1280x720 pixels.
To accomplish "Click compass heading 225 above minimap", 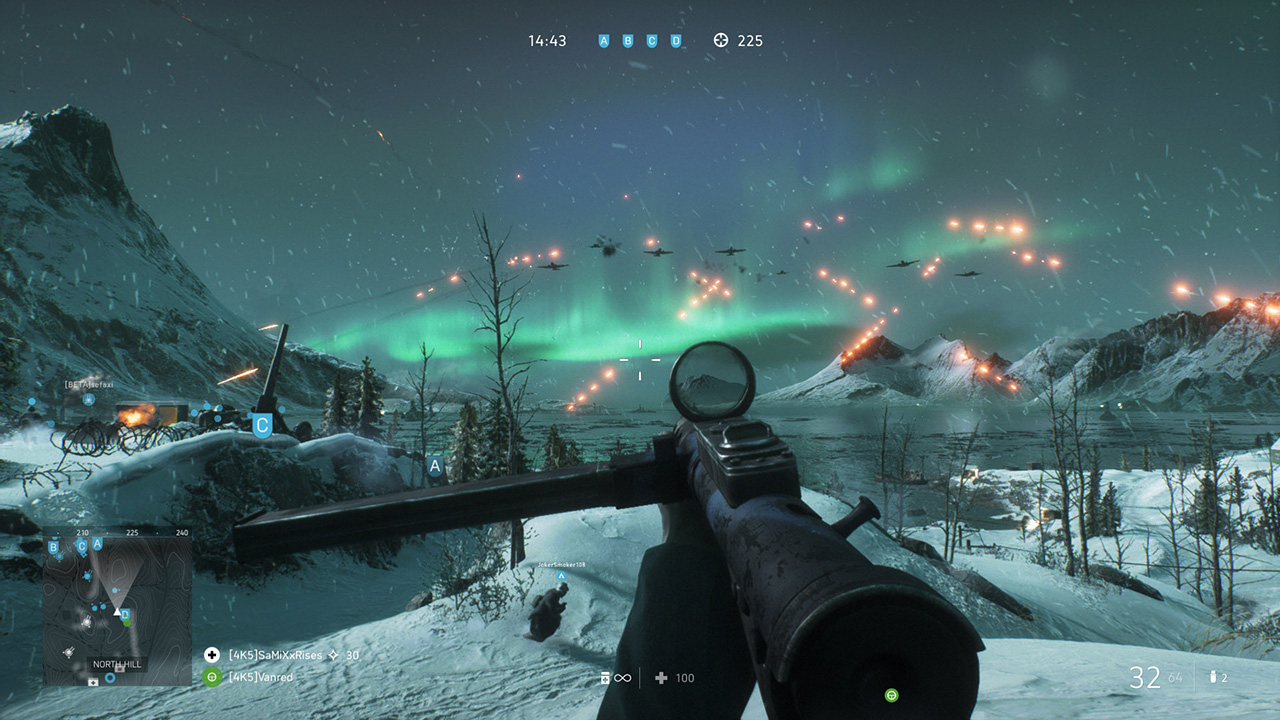I will pos(134,531).
